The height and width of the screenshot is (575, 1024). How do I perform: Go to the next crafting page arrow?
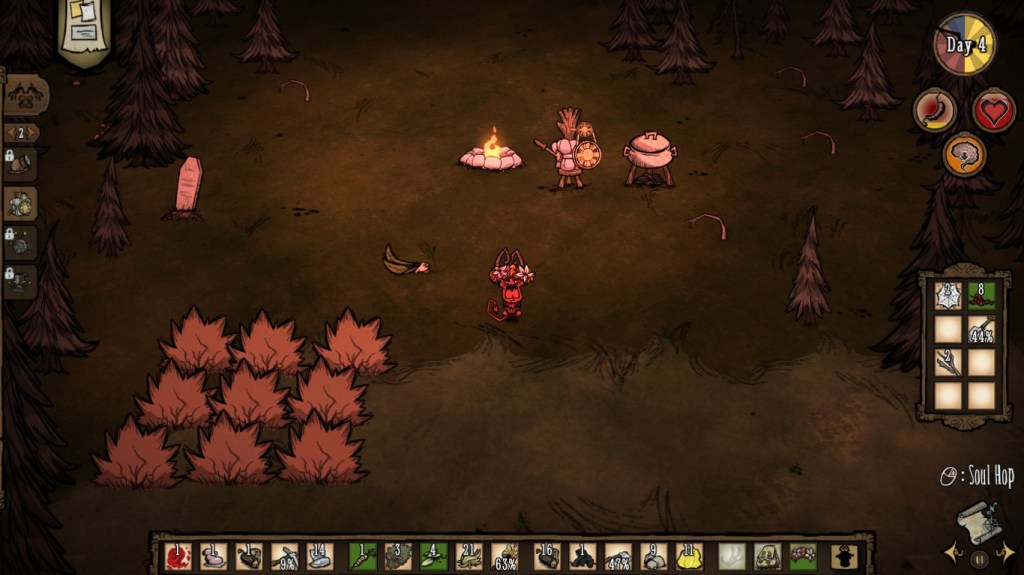[x=35, y=133]
